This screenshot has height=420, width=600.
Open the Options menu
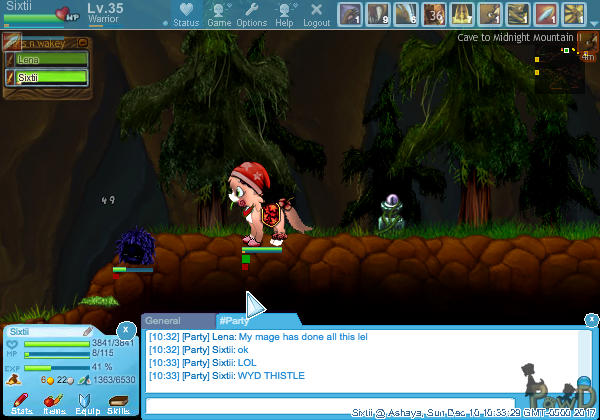tap(251, 14)
